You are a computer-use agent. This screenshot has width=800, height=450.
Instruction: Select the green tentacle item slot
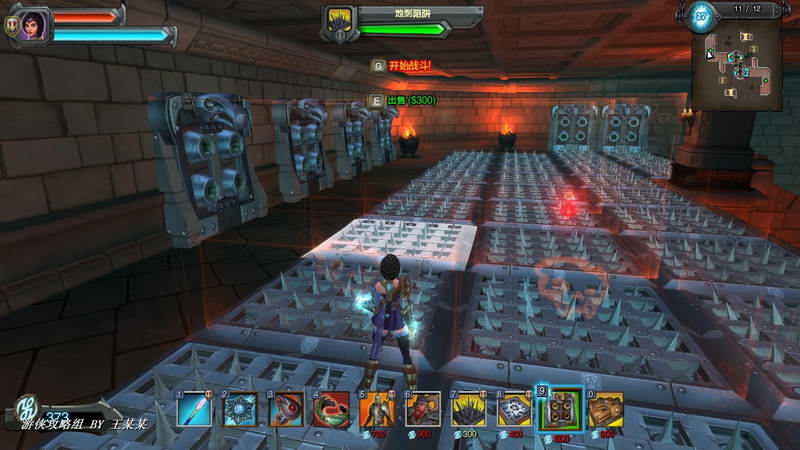click(331, 410)
